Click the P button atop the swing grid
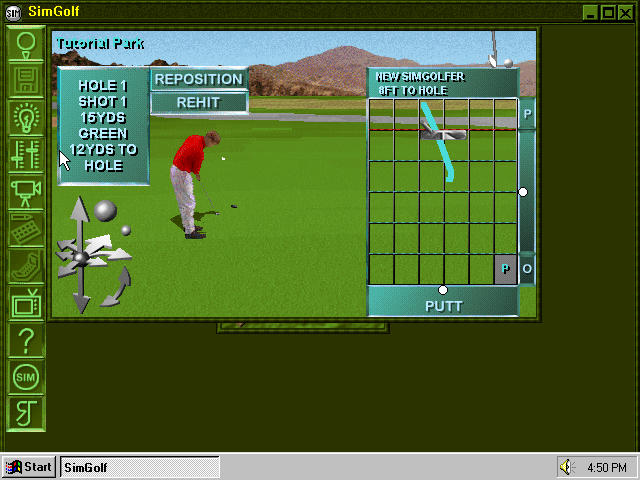 pos(527,114)
